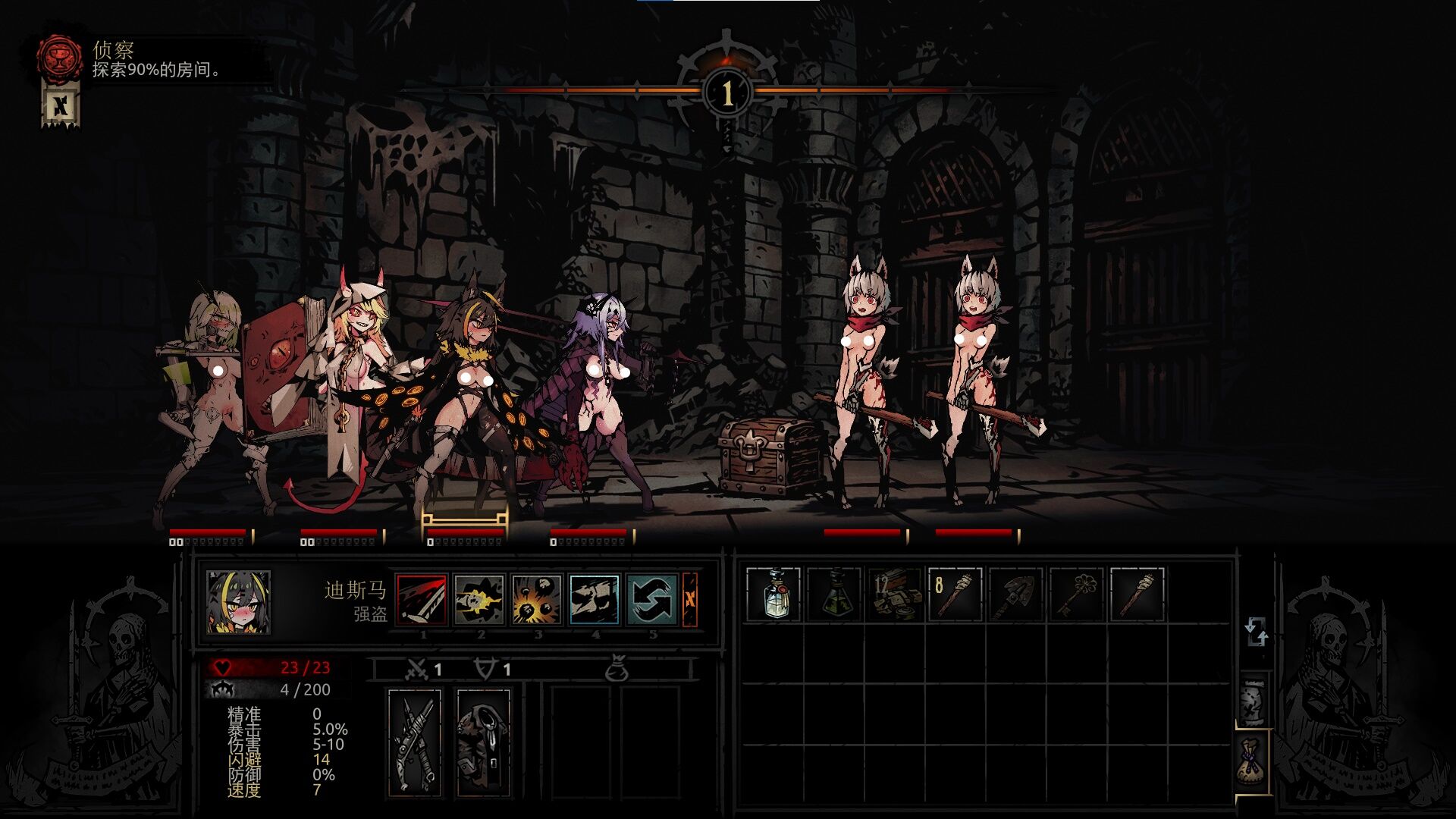Open the hero portrait of 迪斯马
Image resolution: width=1456 pixels, height=819 pixels.
[239, 603]
